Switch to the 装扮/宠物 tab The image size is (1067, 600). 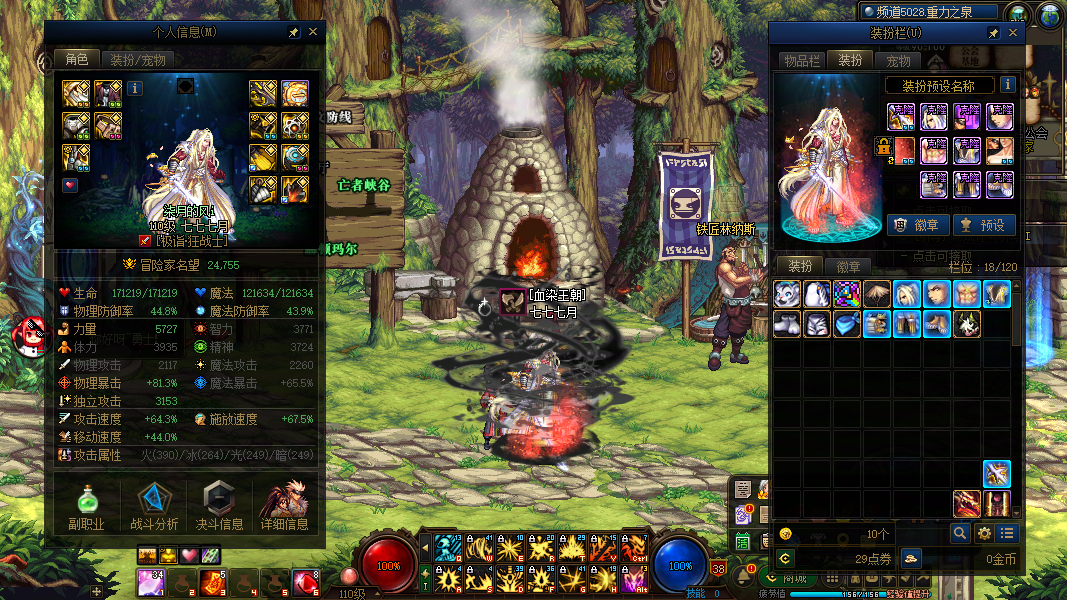click(138, 60)
